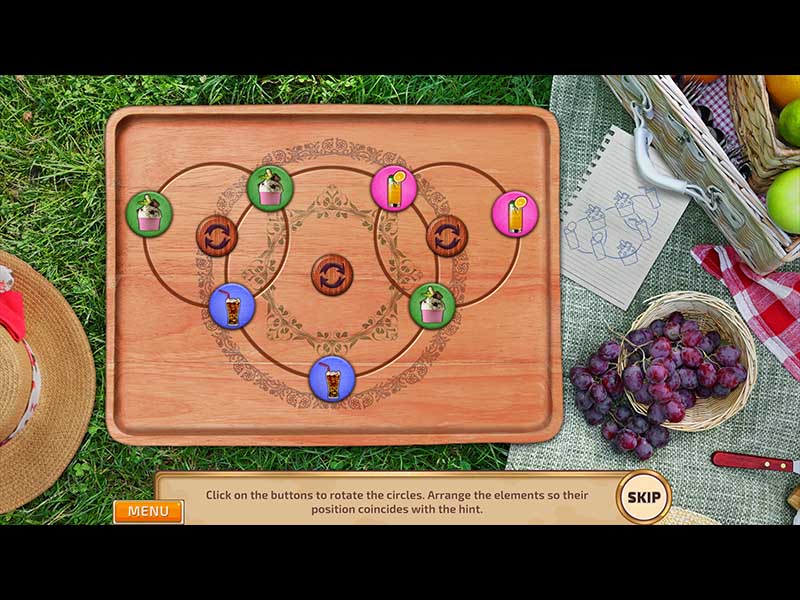Viewport: 800px width, 600px height.
Task: Rotate the large center circle
Action: pyautogui.click(x=332, y=274)
